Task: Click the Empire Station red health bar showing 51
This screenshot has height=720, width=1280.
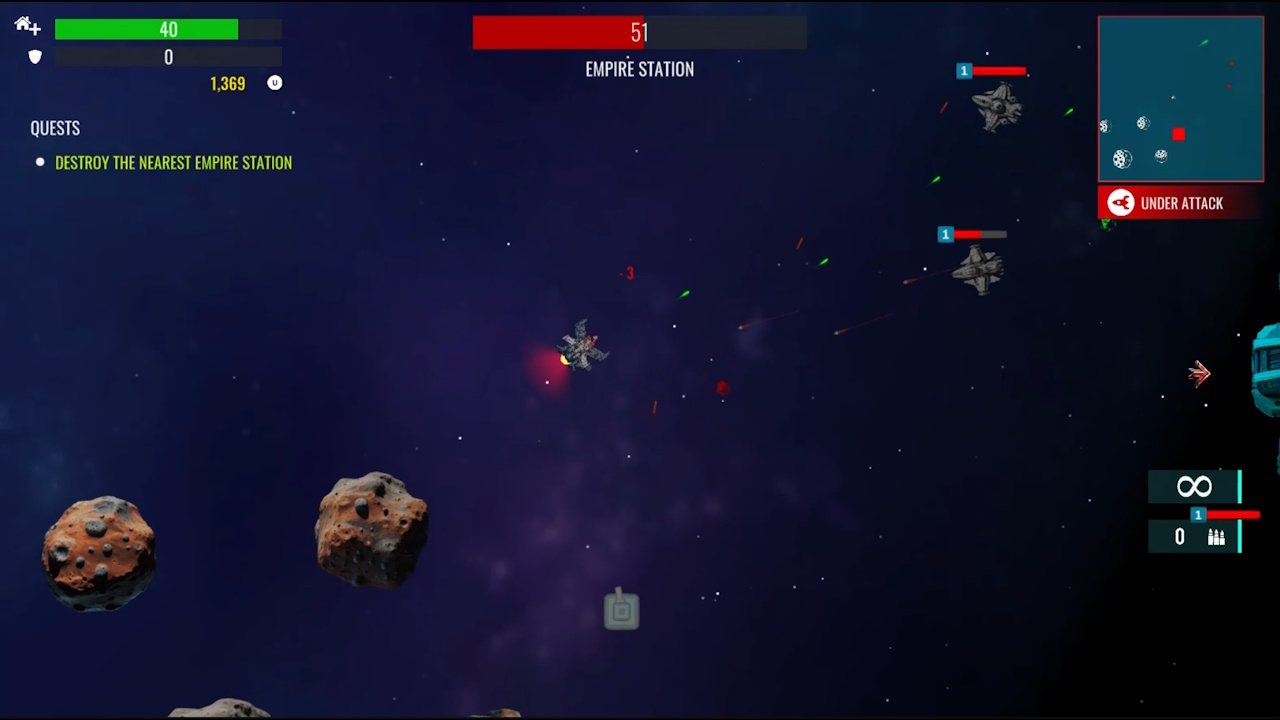Action: click(639, 33)
